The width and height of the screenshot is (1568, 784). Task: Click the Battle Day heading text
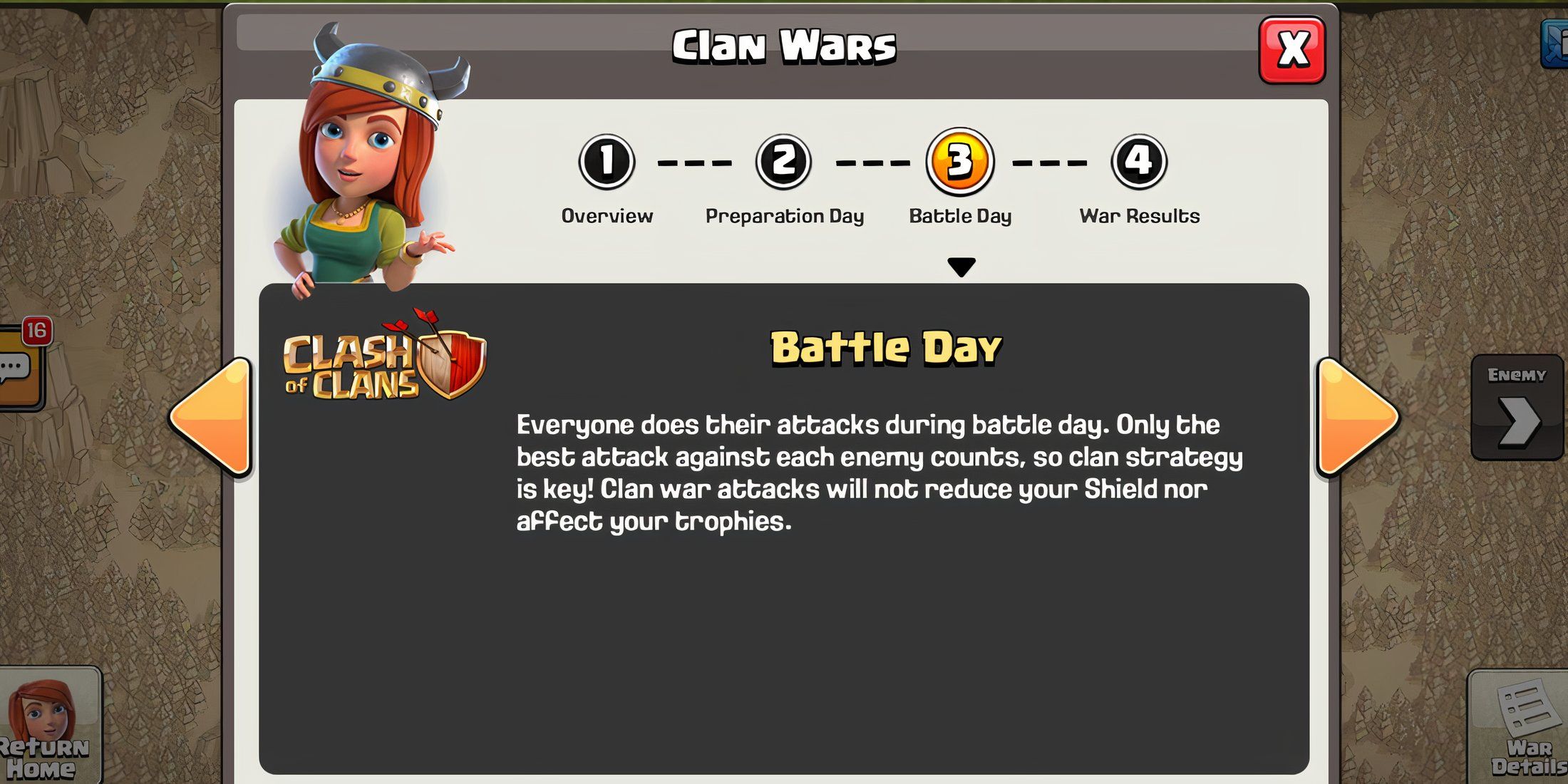887,347
